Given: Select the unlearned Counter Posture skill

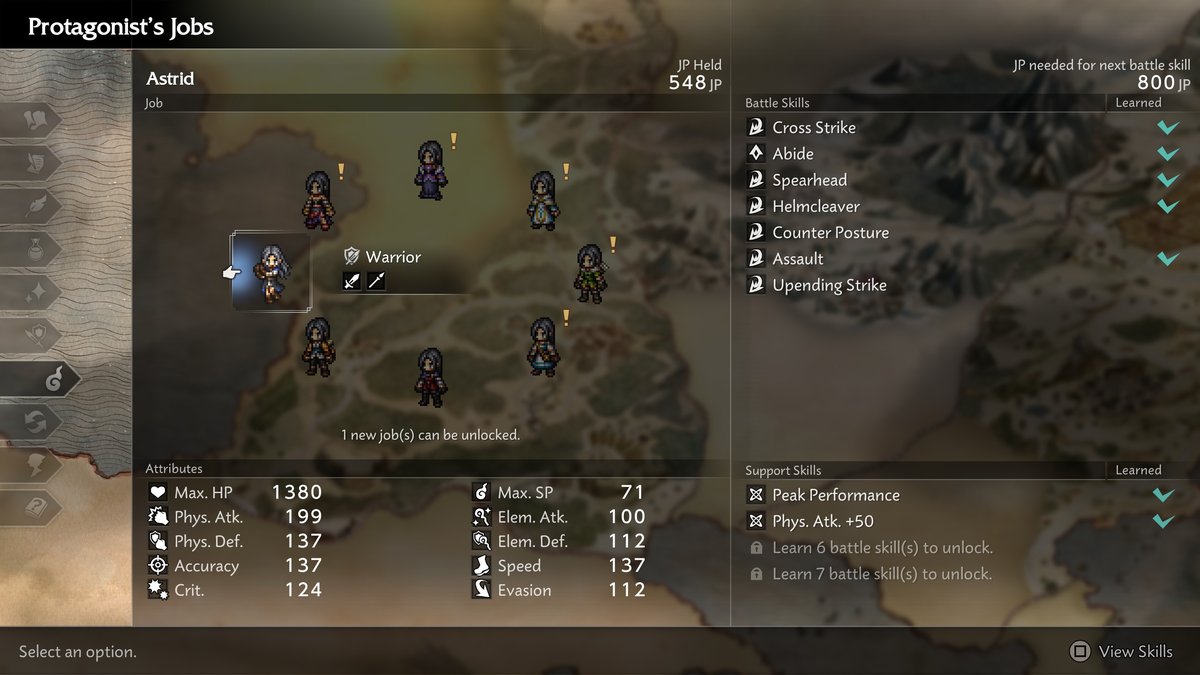Looking at the screenshot, I should pyautogui.click(x=830, y=232).
